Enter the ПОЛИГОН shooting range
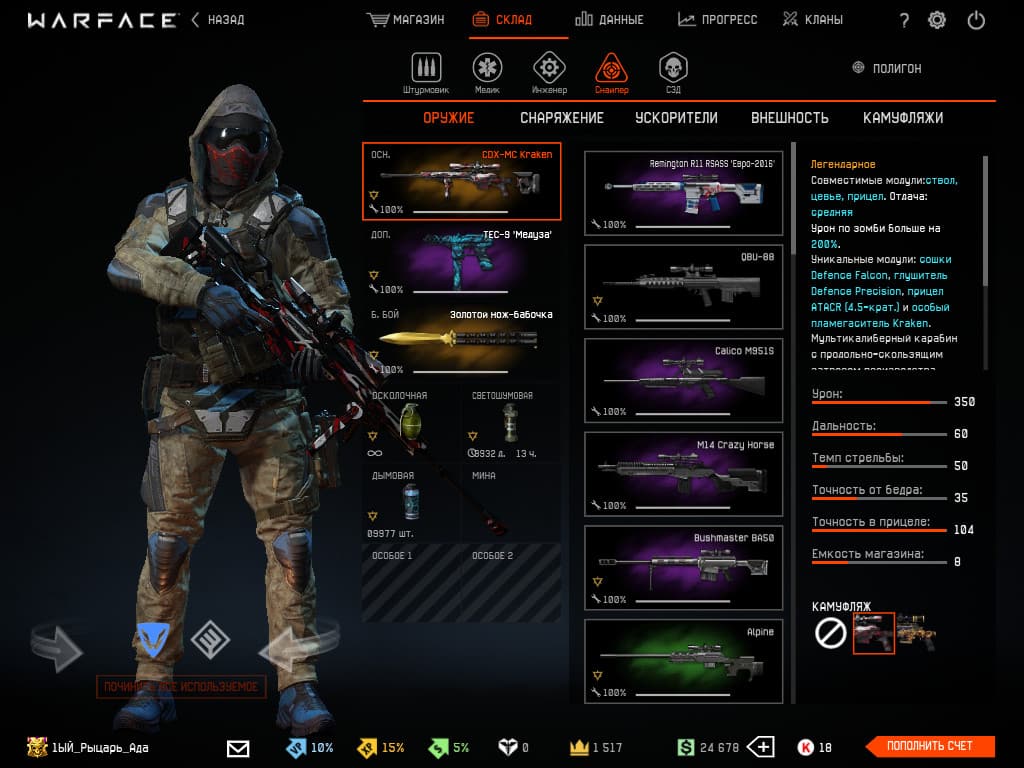Screen dimensions: 1024x768 click(x=886, y=68)
